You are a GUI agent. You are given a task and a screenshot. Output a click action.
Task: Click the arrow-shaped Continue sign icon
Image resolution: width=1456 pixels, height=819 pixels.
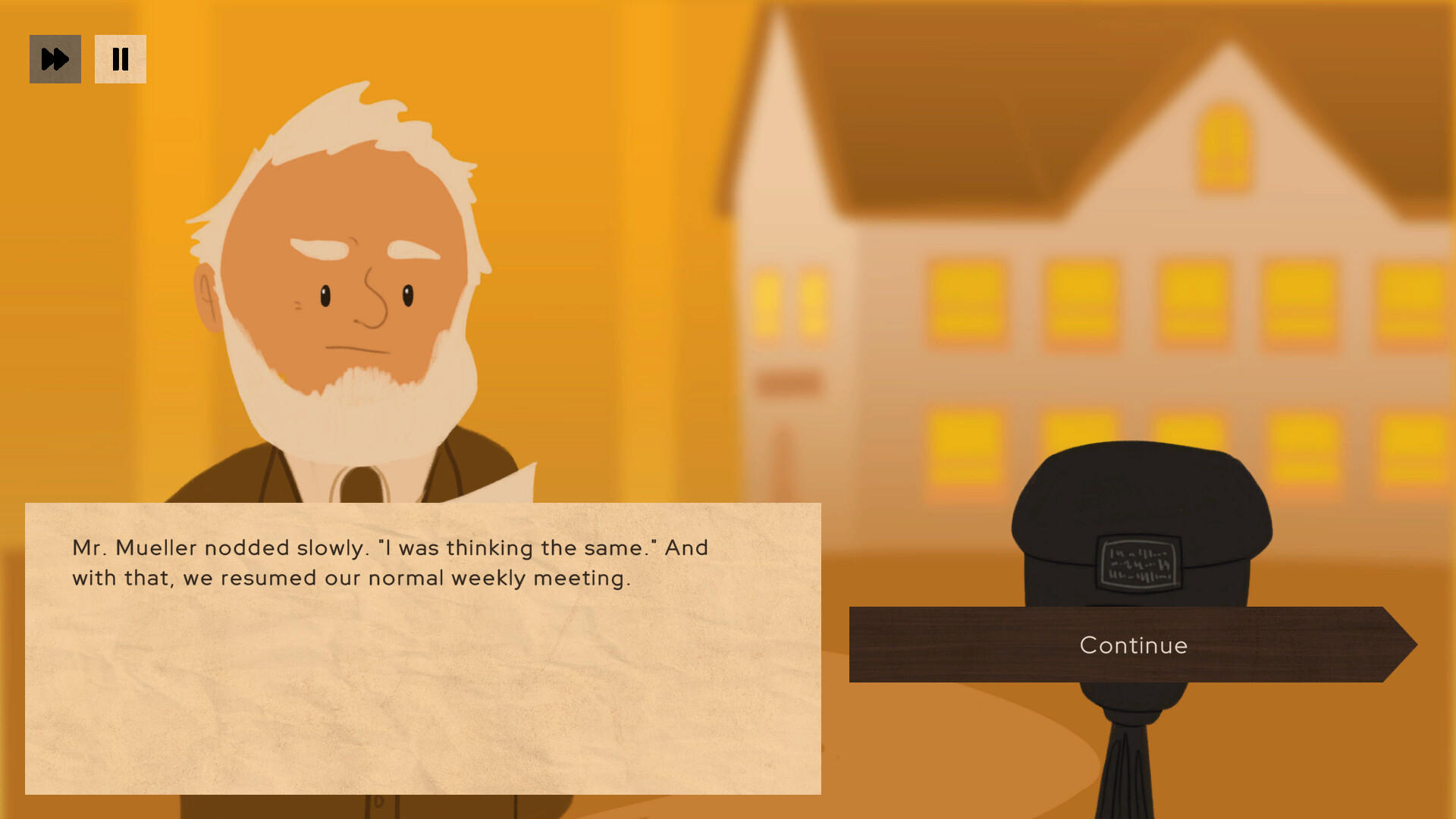(1132, 645)
